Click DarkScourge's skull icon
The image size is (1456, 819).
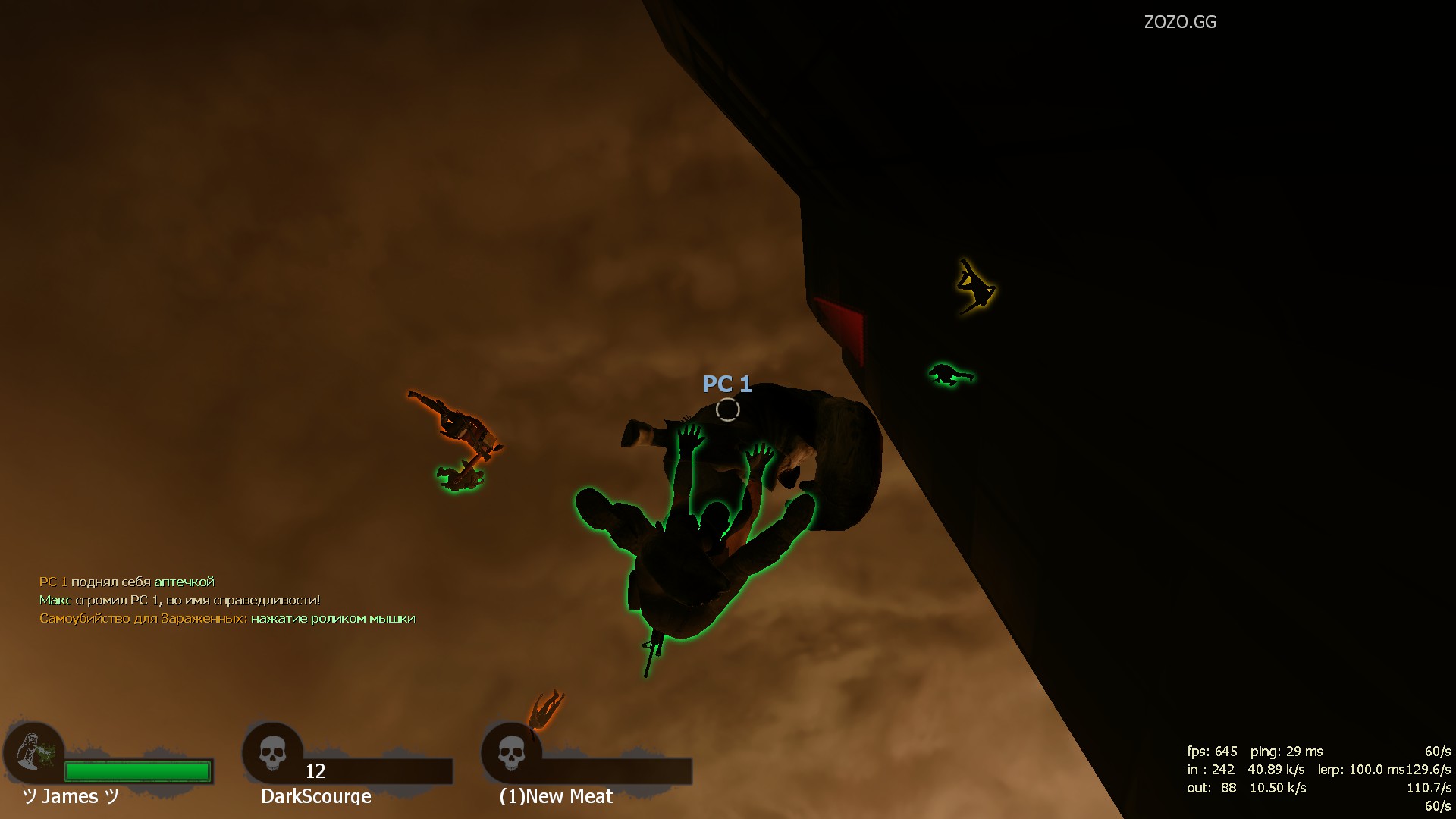tap(272, 754)
